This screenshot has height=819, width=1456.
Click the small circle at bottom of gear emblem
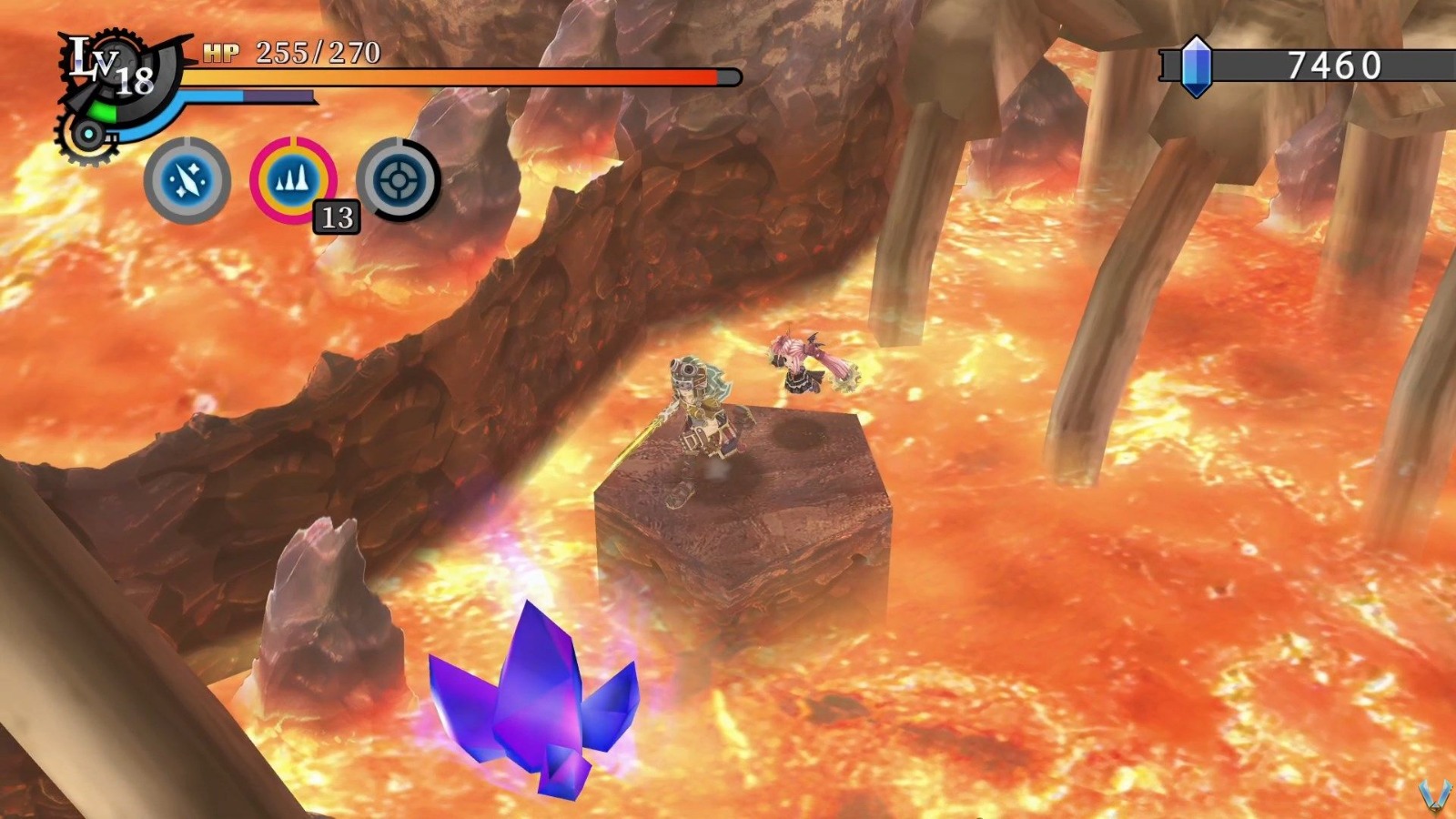(86, 135)
